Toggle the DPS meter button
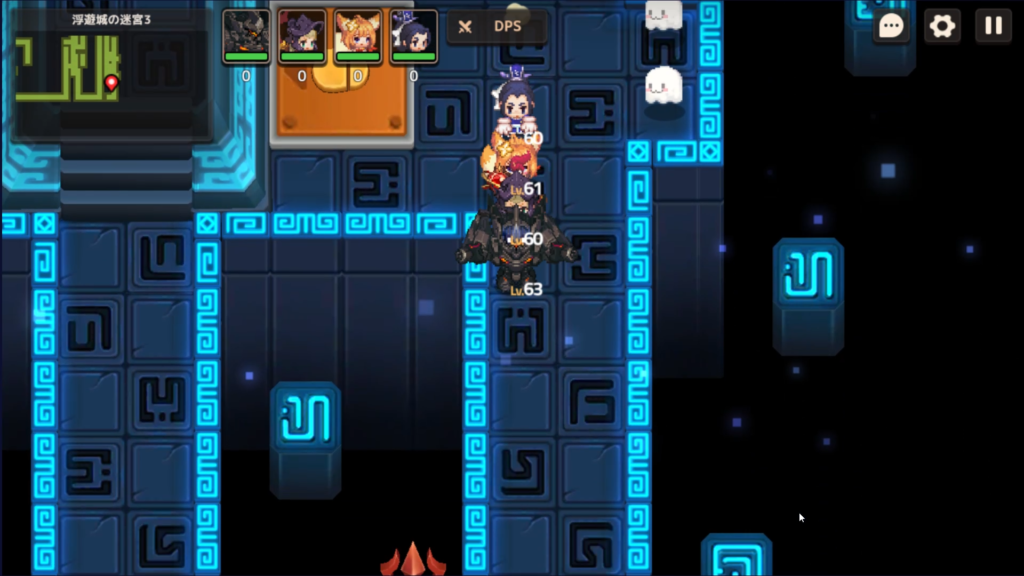Image resolution: width=1024 pixels, height=576 pixels. pyautogui.click(x=497, y=27)
